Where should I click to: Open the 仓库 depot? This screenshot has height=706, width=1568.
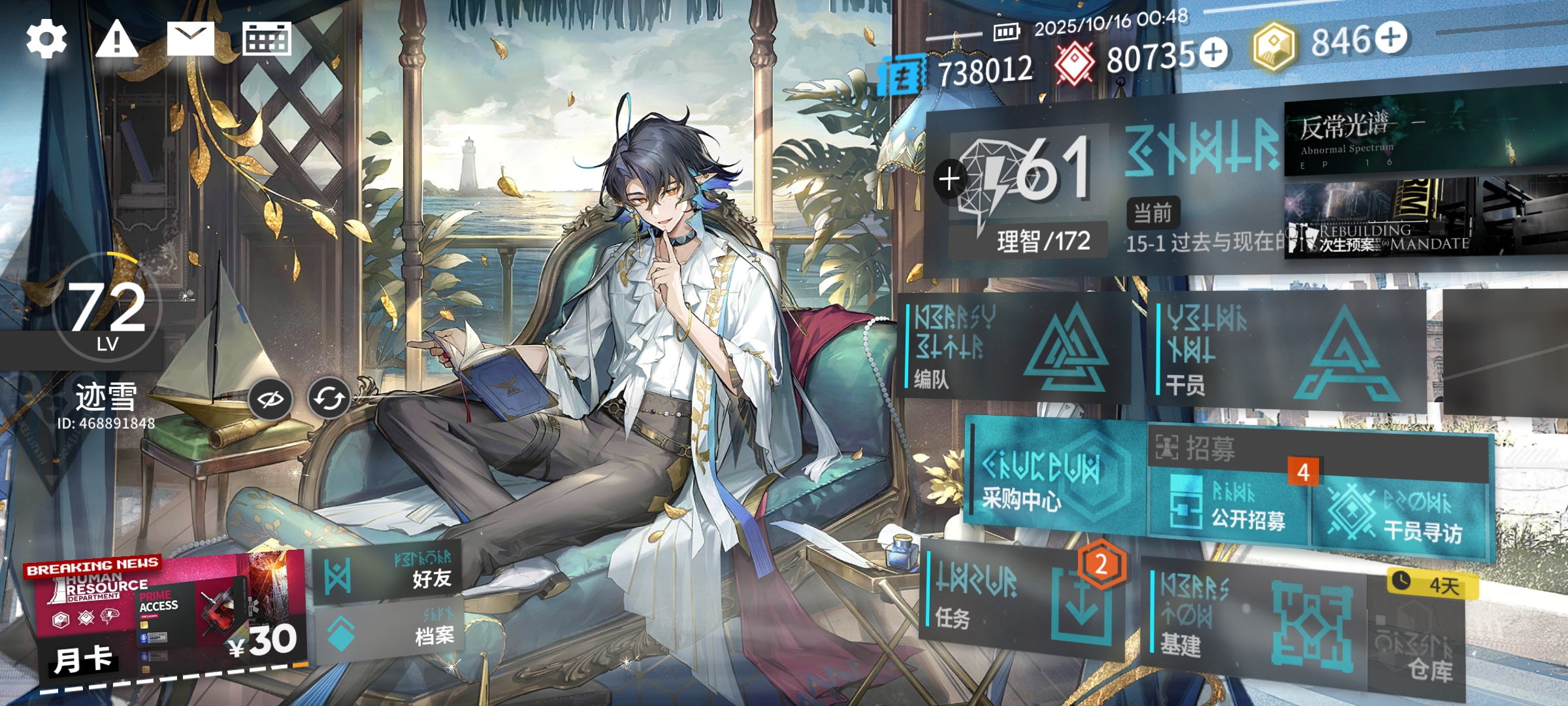1418,647
